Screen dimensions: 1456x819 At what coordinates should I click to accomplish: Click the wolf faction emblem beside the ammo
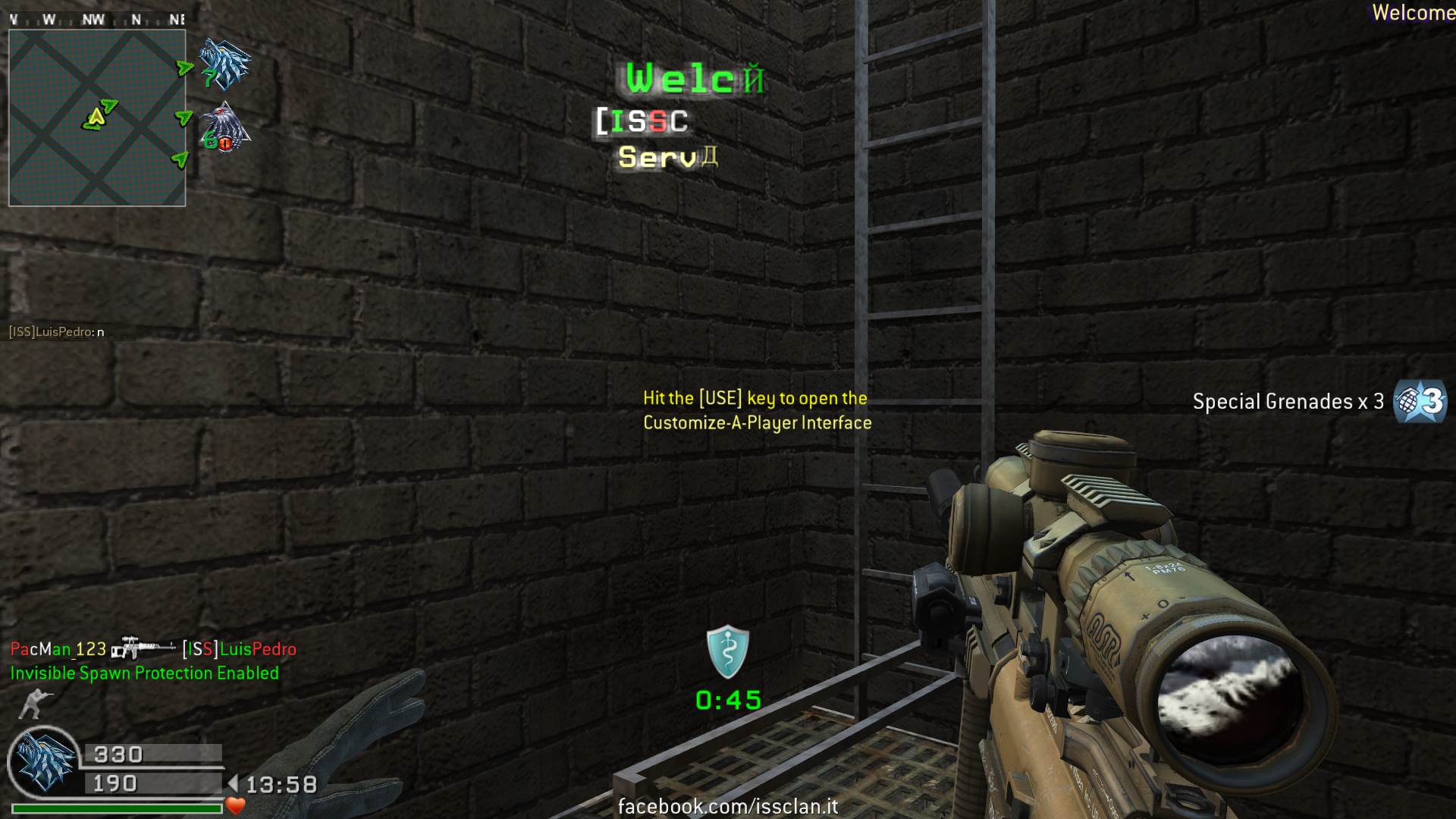[x=43, y=761]
